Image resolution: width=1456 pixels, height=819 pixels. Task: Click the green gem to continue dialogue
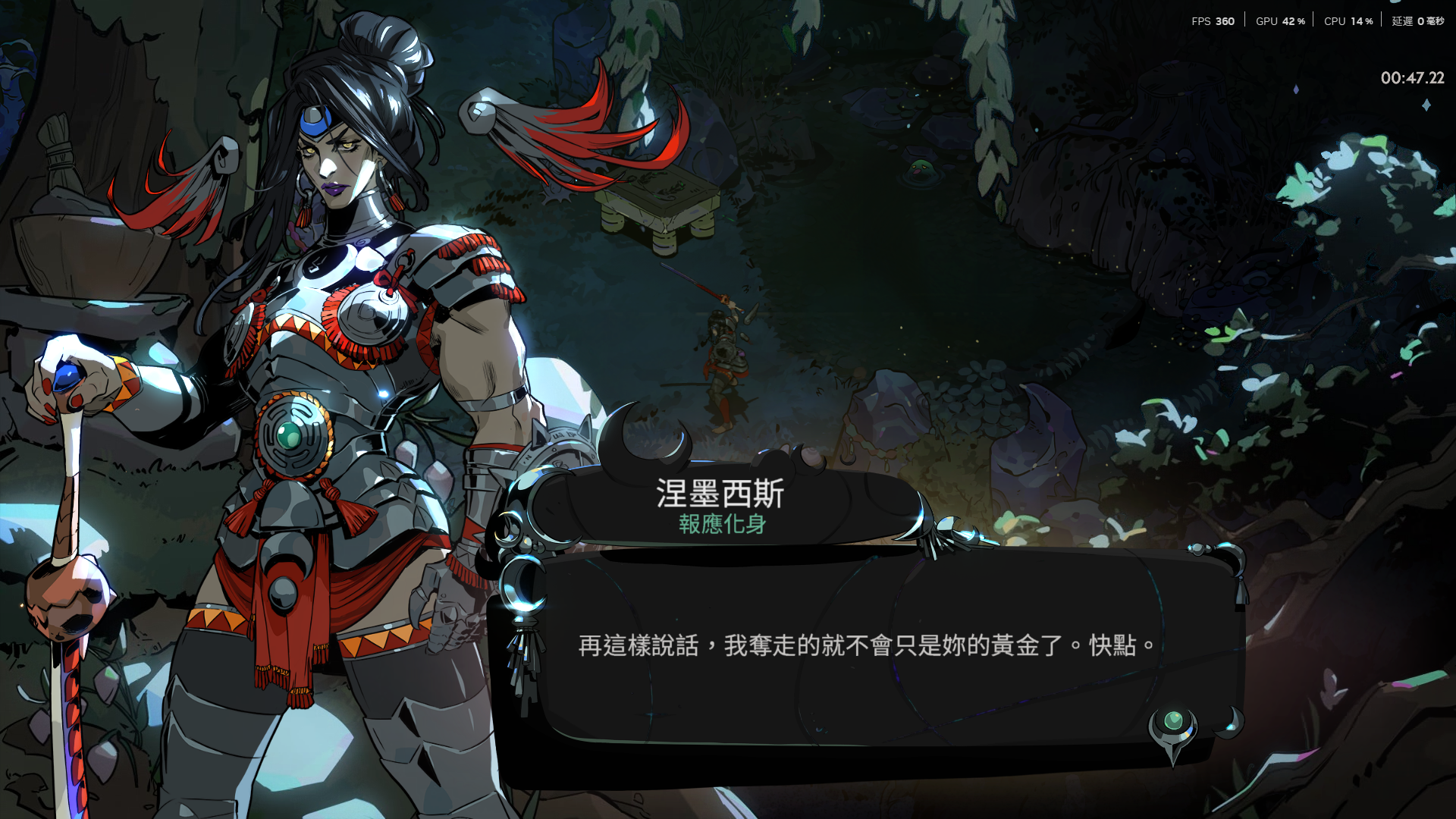click(1172, 721)
